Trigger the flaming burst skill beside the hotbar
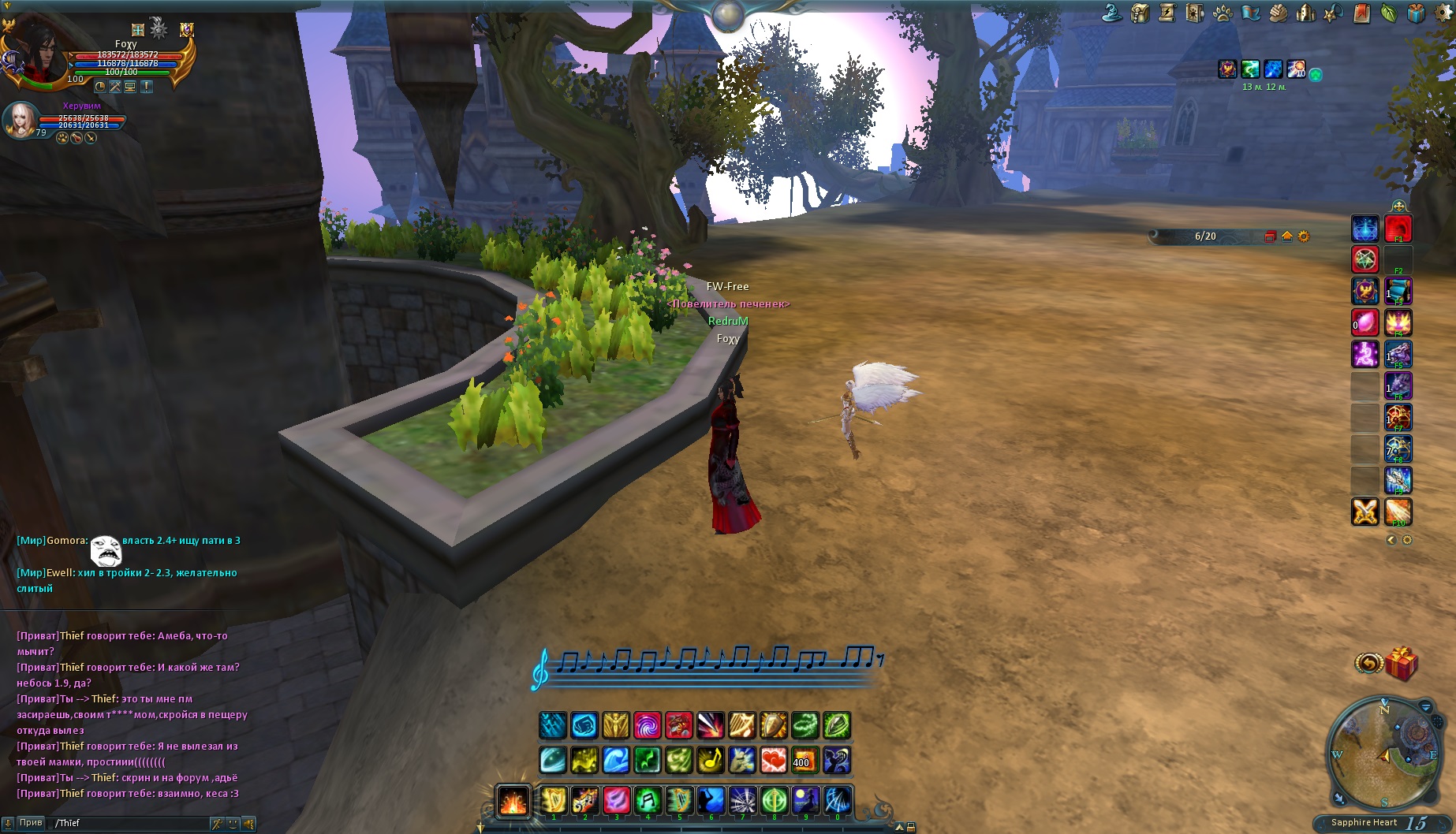Screen dimensions: 1456x834 tap(513, 801)
